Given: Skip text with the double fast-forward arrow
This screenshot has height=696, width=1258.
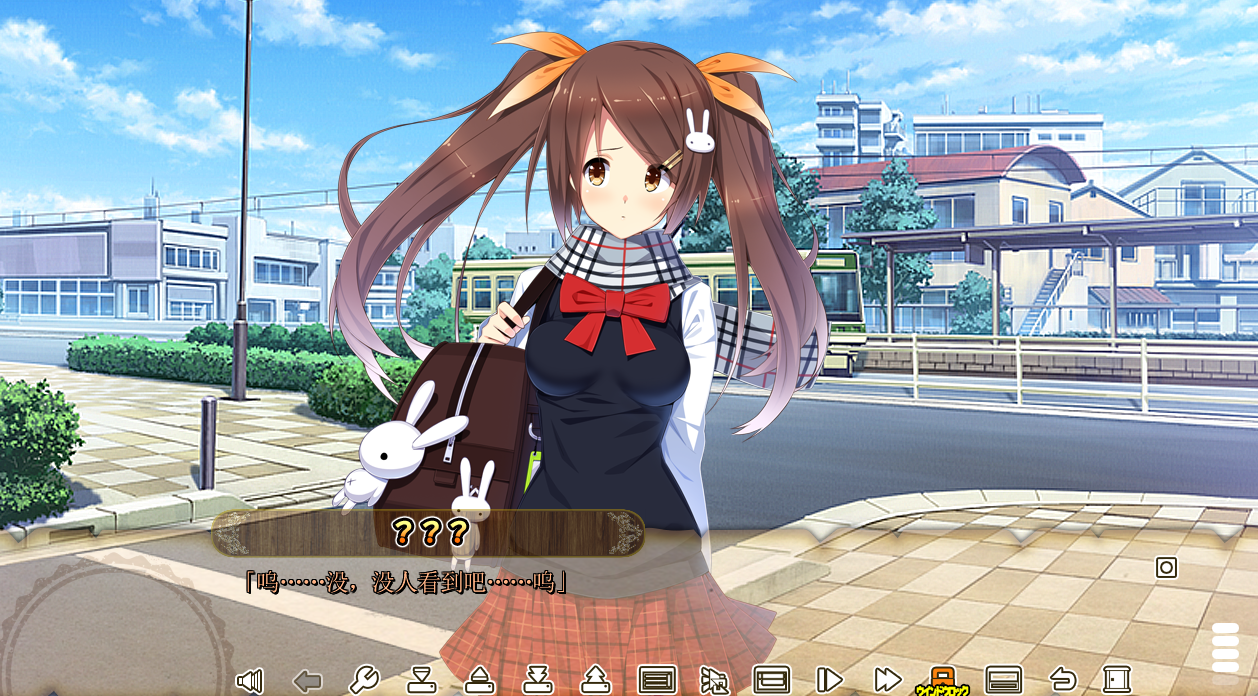Looking at the screenshot, I should click(887, 680).
